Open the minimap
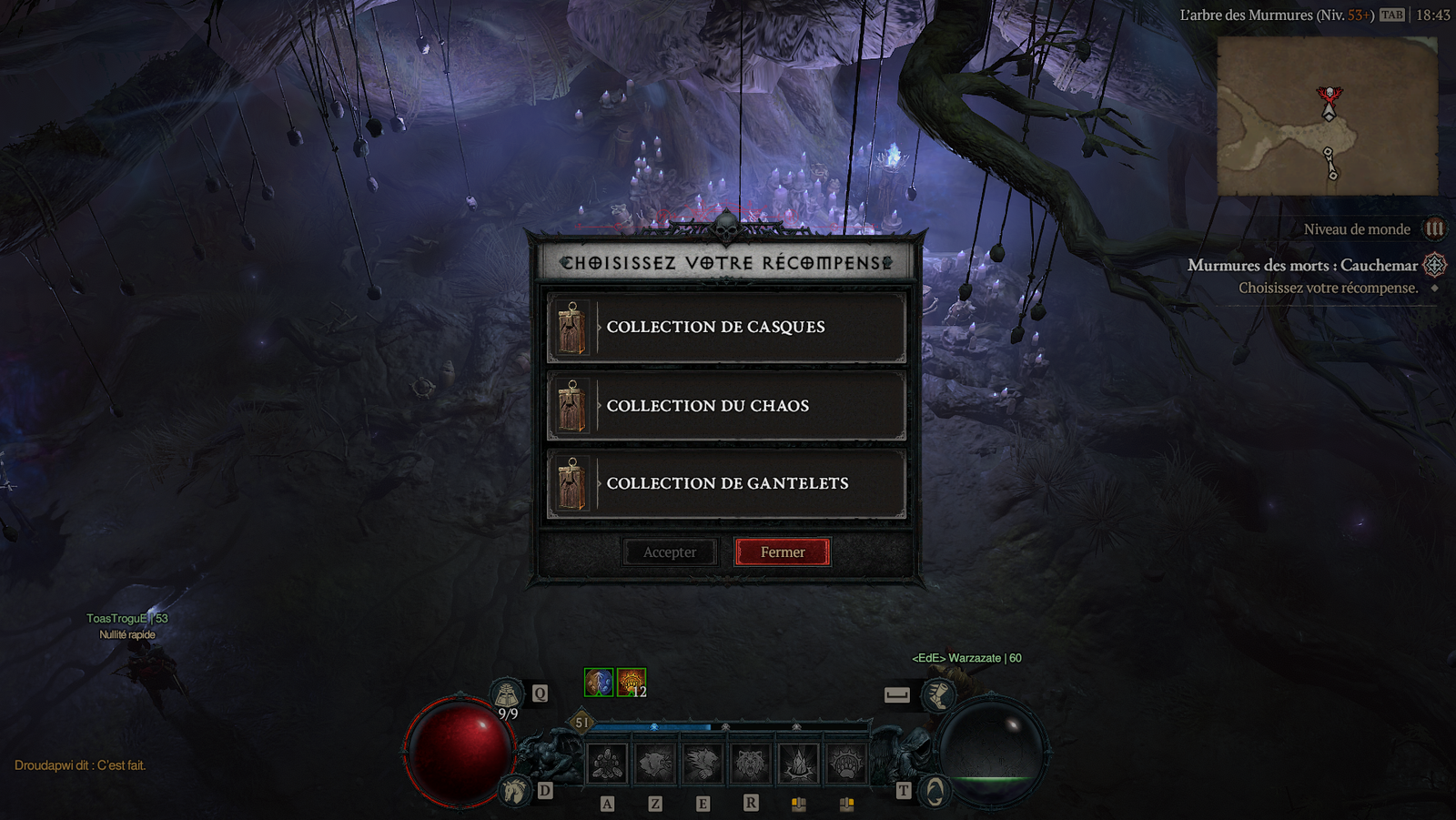1456x820 pixels. coord(1327,116)
